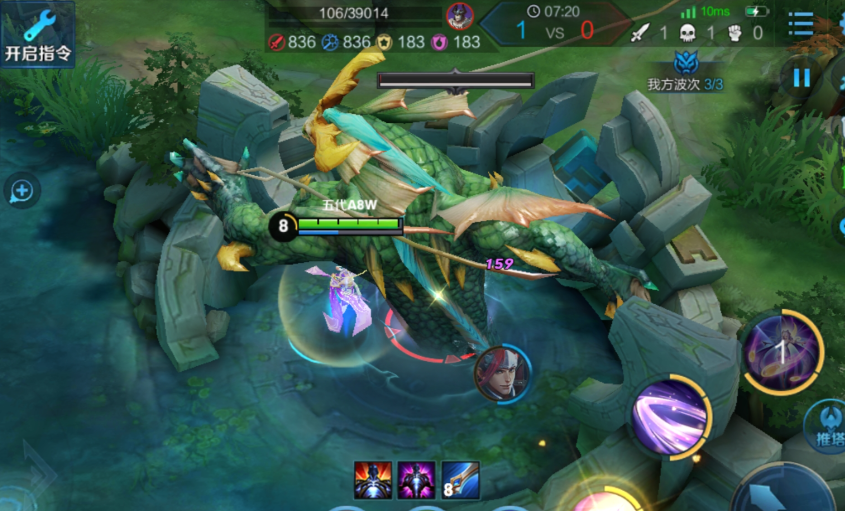845x511 pixels.
Task: Activate the purple slash skill
Action: pyautogui.click(x=670, y=415)
